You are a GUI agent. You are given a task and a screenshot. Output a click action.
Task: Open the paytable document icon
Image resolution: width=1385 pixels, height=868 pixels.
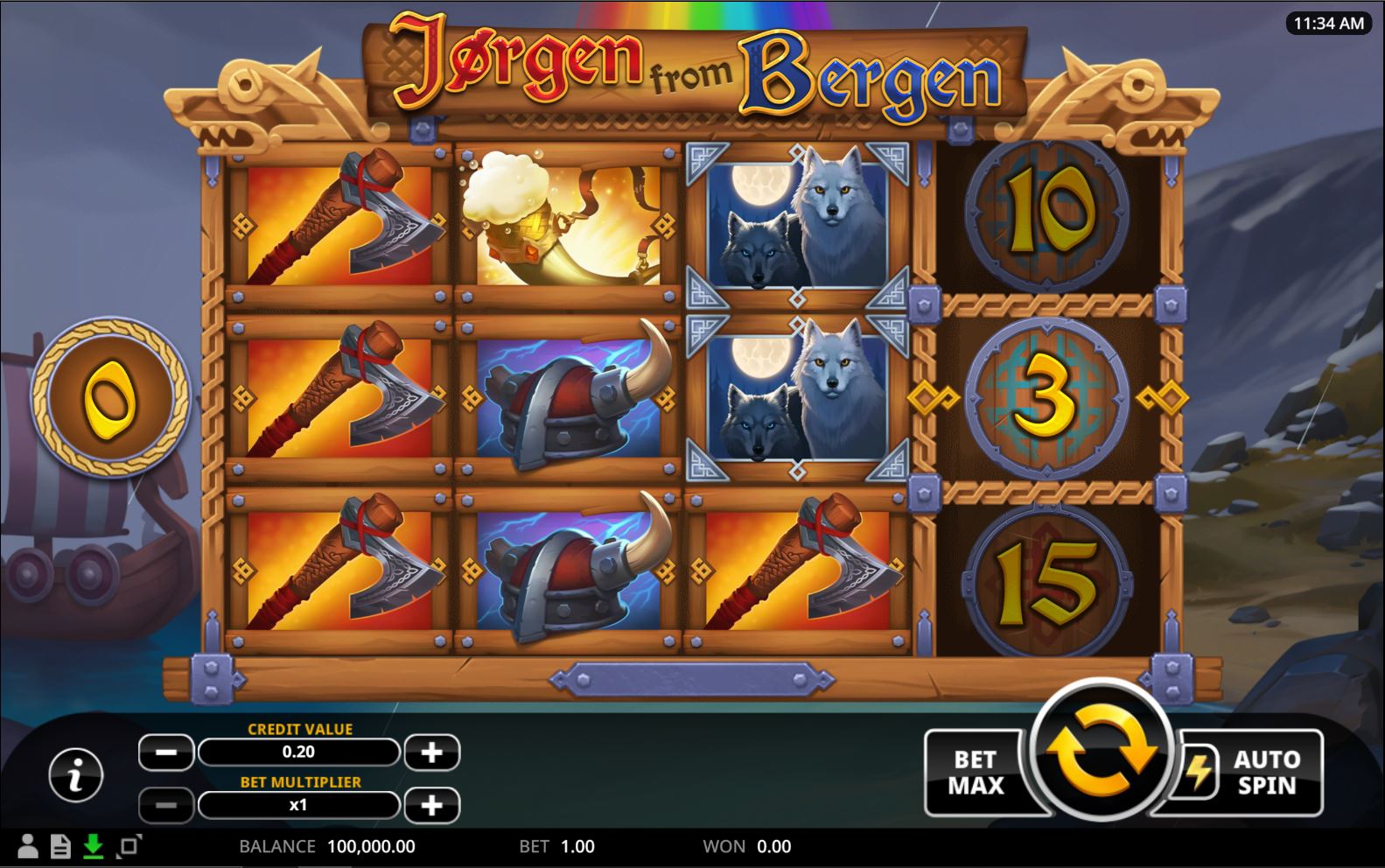pyautogui.click(x=59, y=846)
